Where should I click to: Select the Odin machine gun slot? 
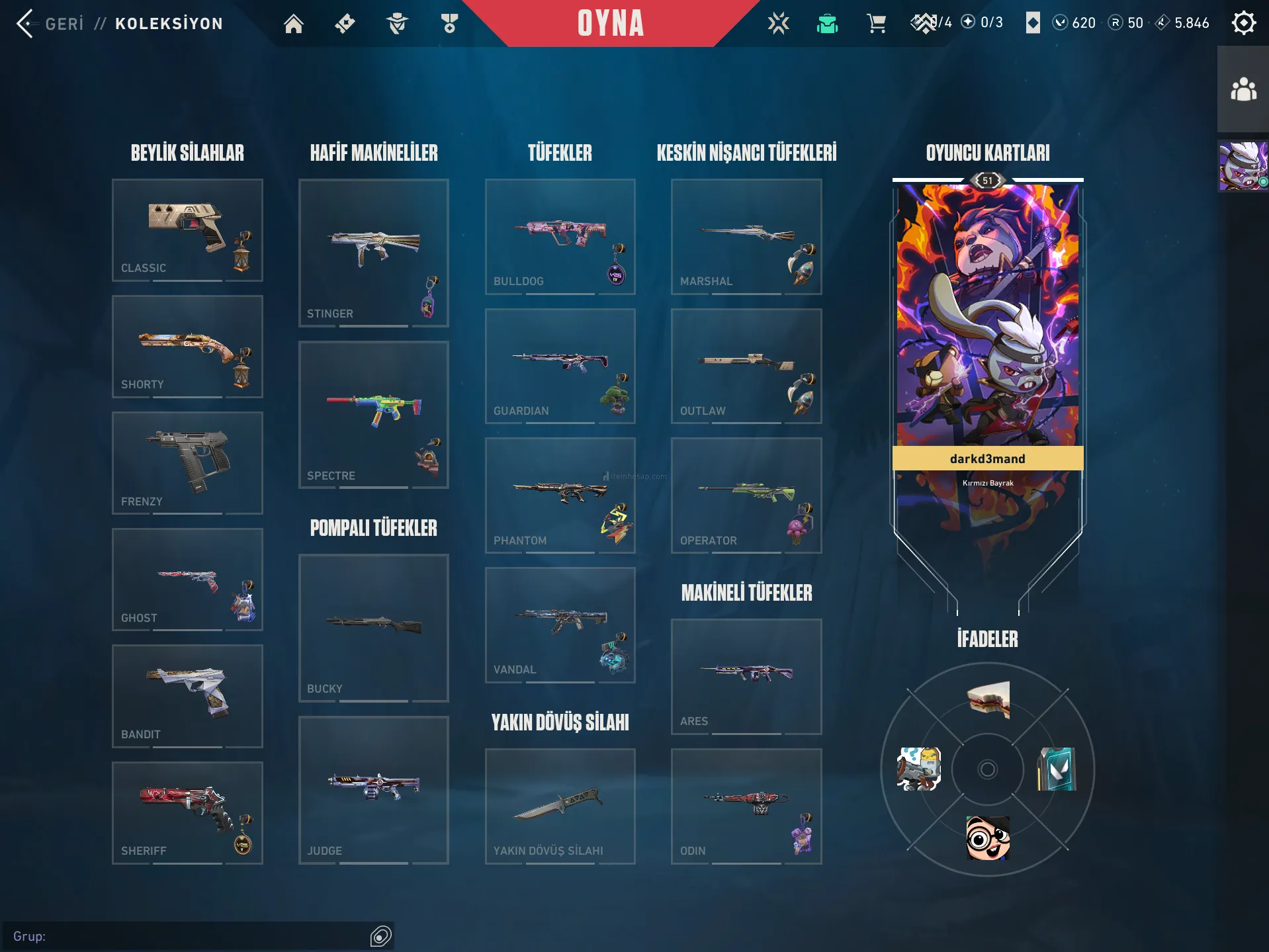[x=746, y=806]
